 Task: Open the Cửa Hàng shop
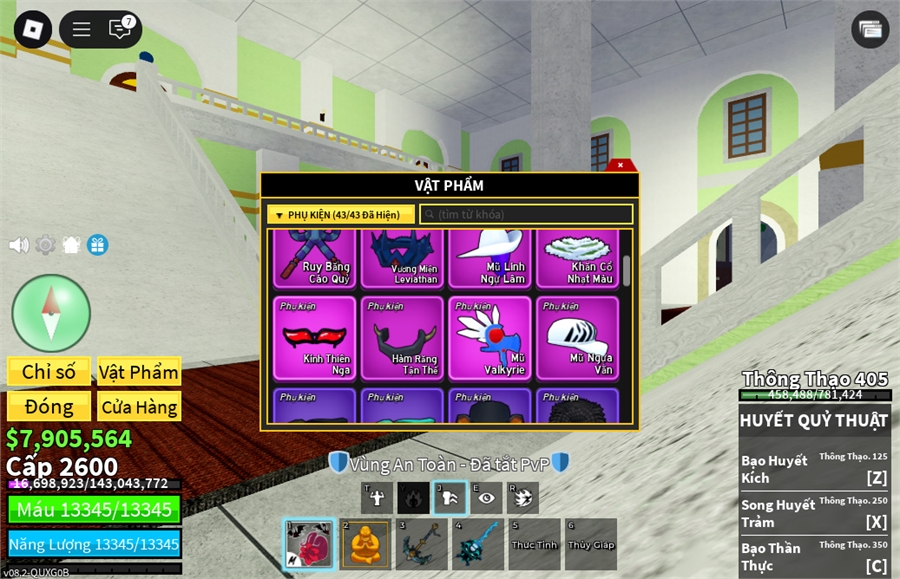click(139, 407)
